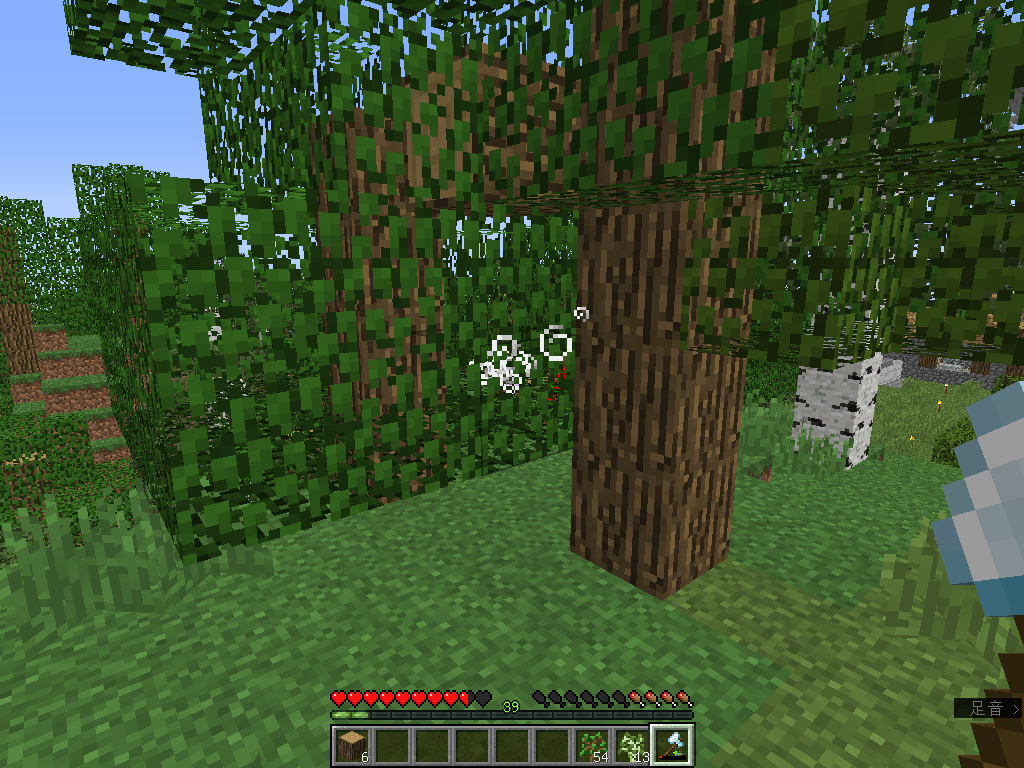
Task: Select the oak log hotbar slot
Action: click(x=351, y=745)
